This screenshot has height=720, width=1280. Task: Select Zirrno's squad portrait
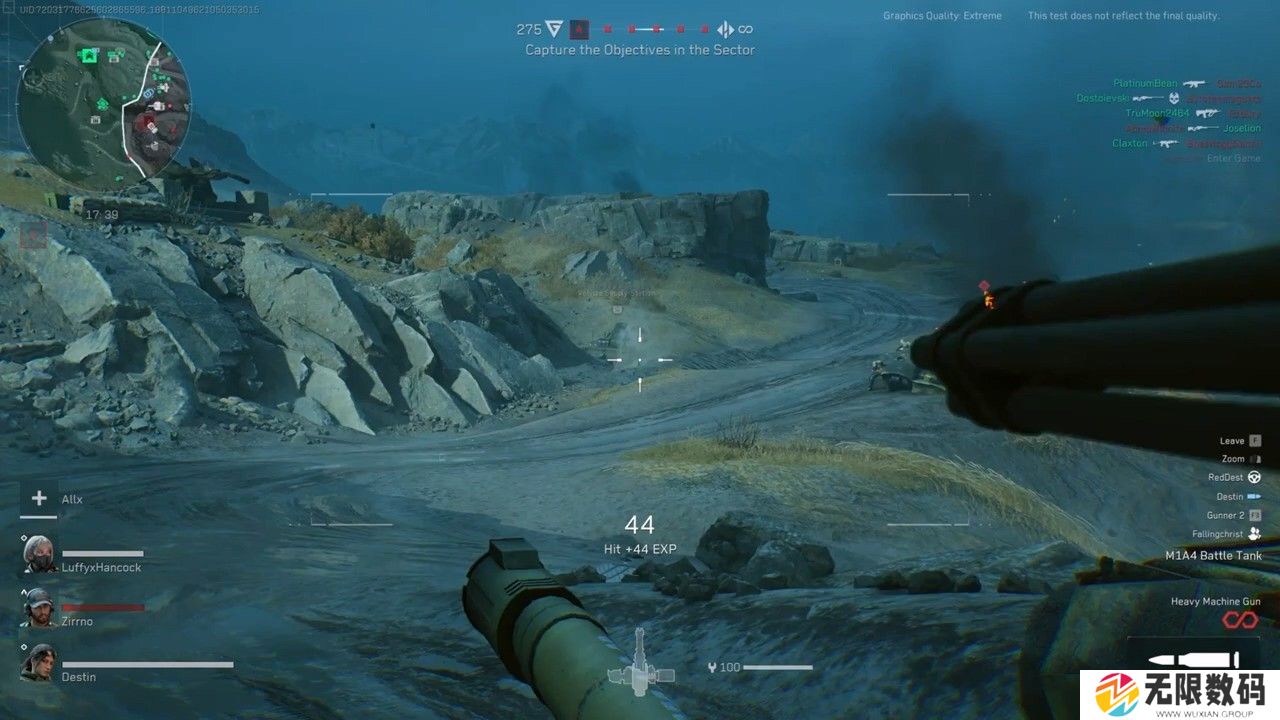click(x=40, y=608)
